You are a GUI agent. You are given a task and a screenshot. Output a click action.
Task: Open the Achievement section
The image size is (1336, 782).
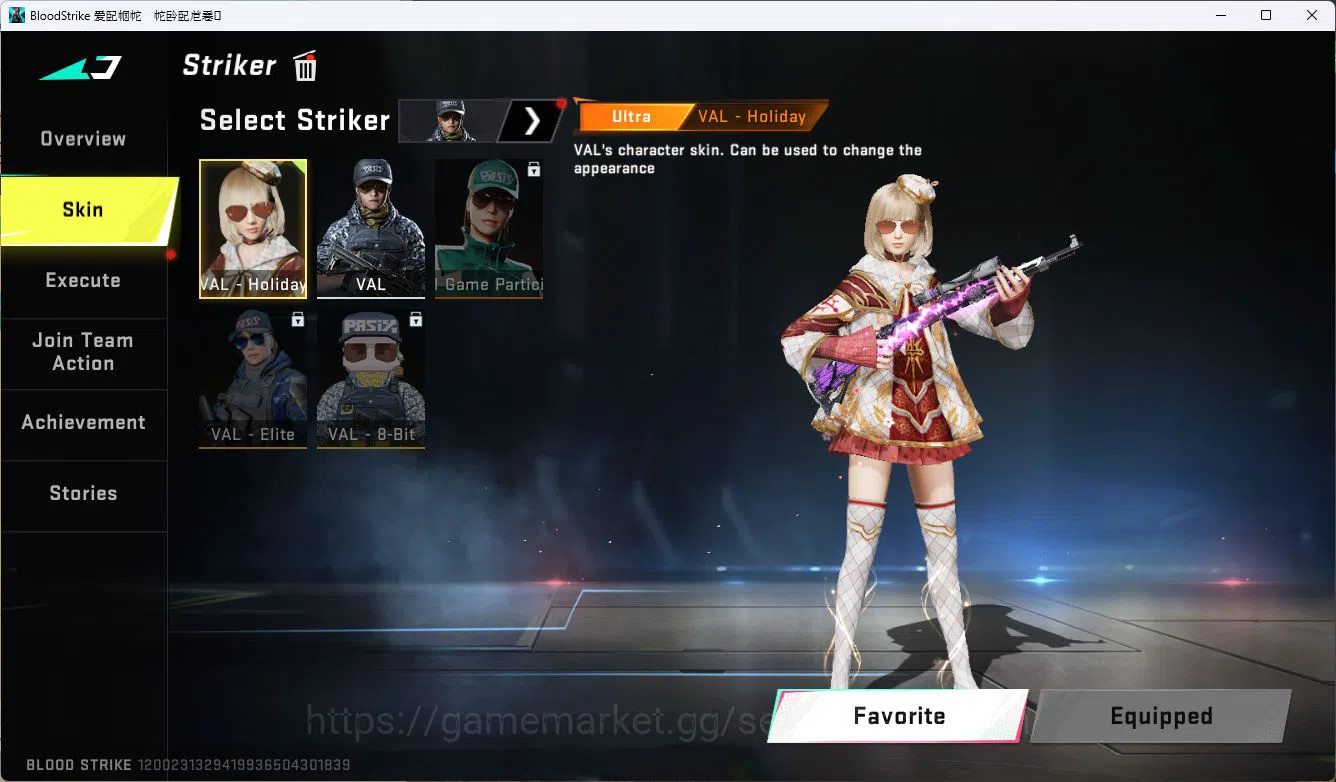83,422
